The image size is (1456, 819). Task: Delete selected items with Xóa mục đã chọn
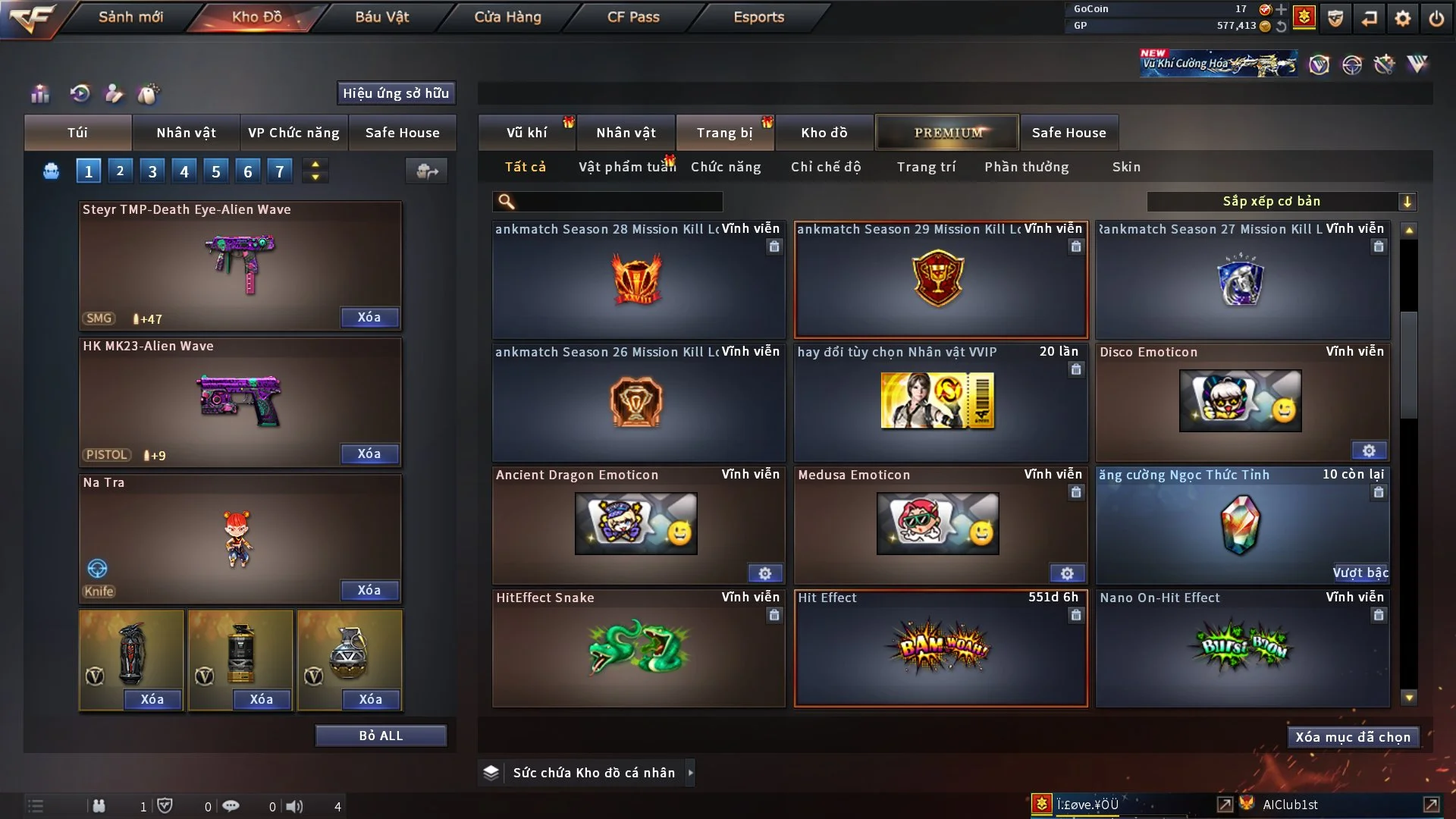(x=1352, y=737)
